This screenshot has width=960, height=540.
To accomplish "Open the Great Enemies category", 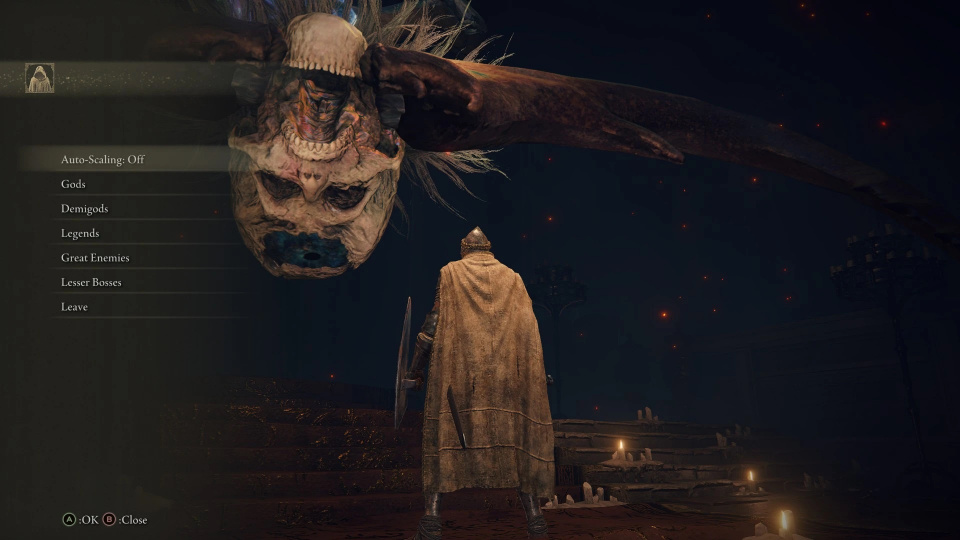I will [95, 258].
